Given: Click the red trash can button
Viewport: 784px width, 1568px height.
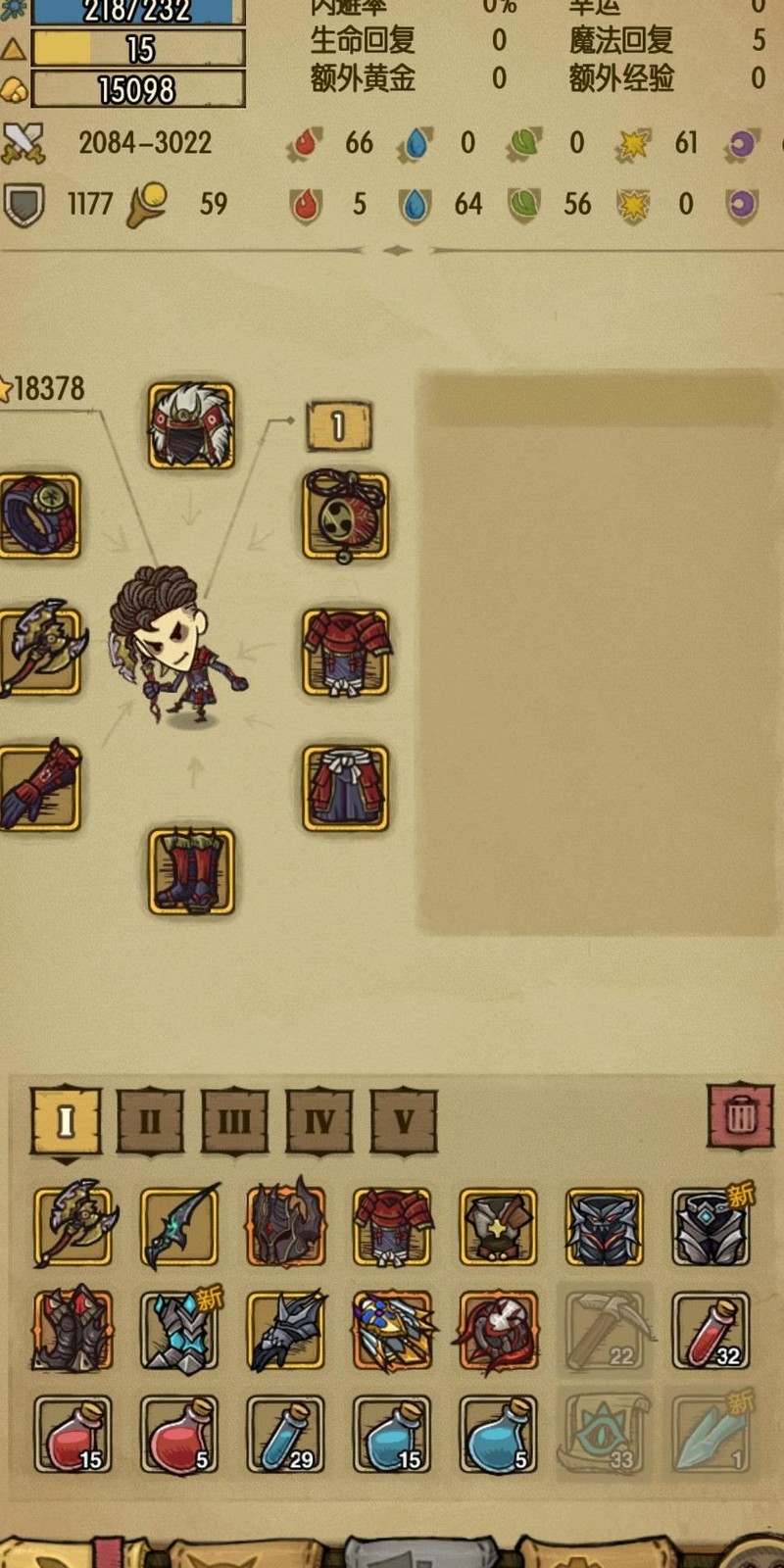Looking at the screenshot, I should [741, 1115].
